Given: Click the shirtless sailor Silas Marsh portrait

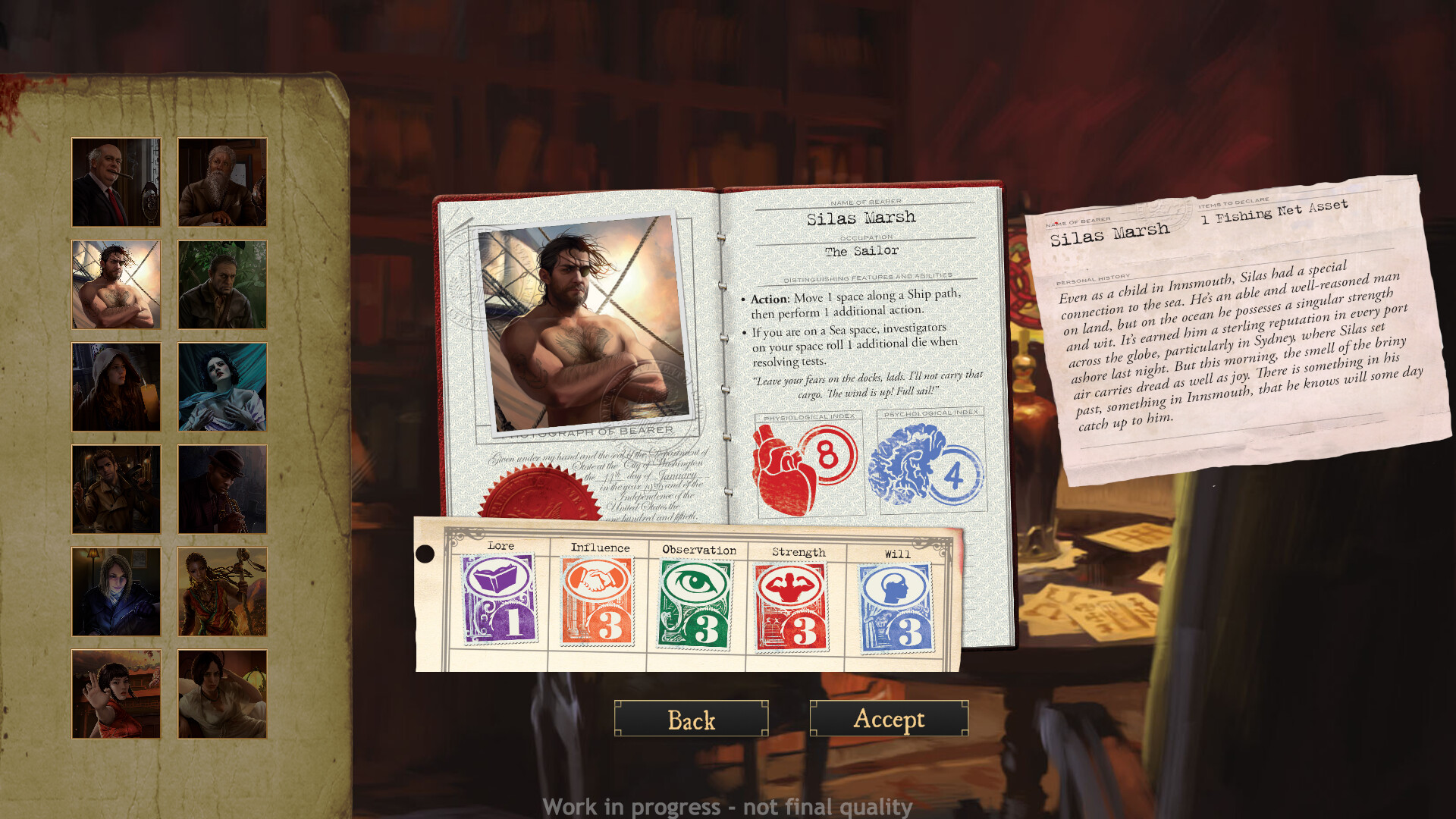Looking at the screenshot, I should point(115,284).
